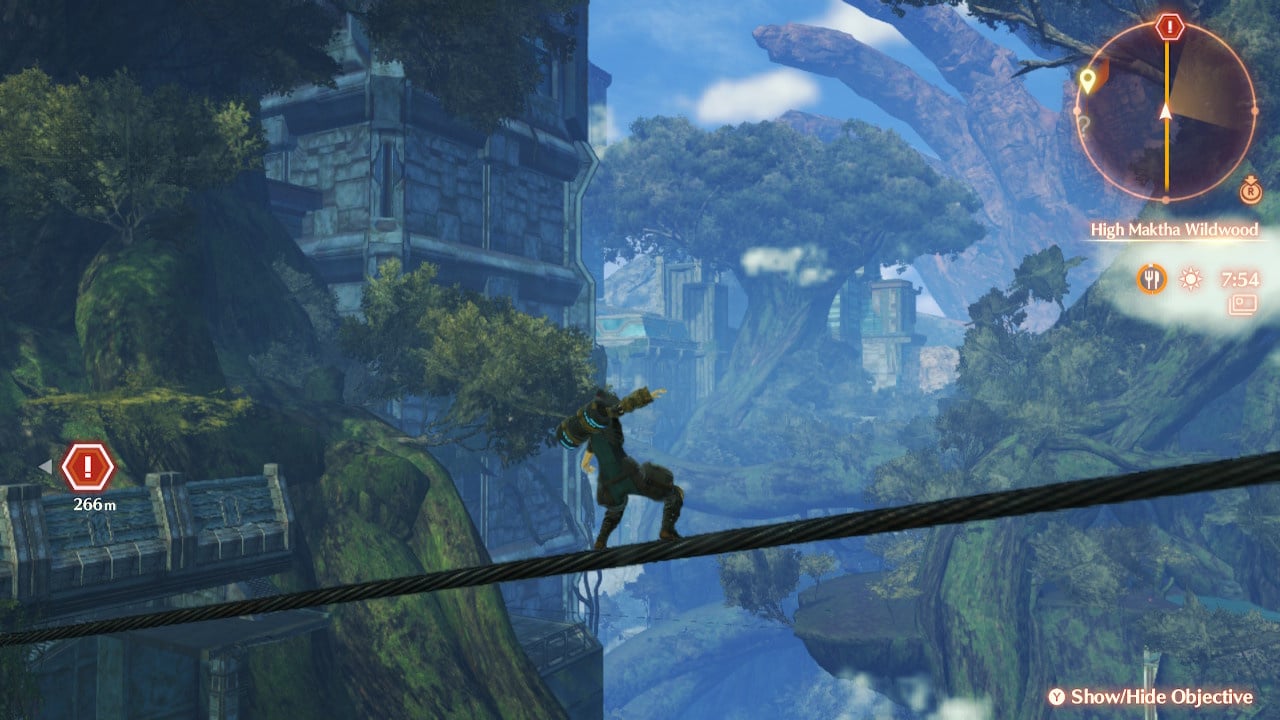Click the question mark marker on the minimap
This screenshot has height=720, width=1280.
coord(1083,125)
